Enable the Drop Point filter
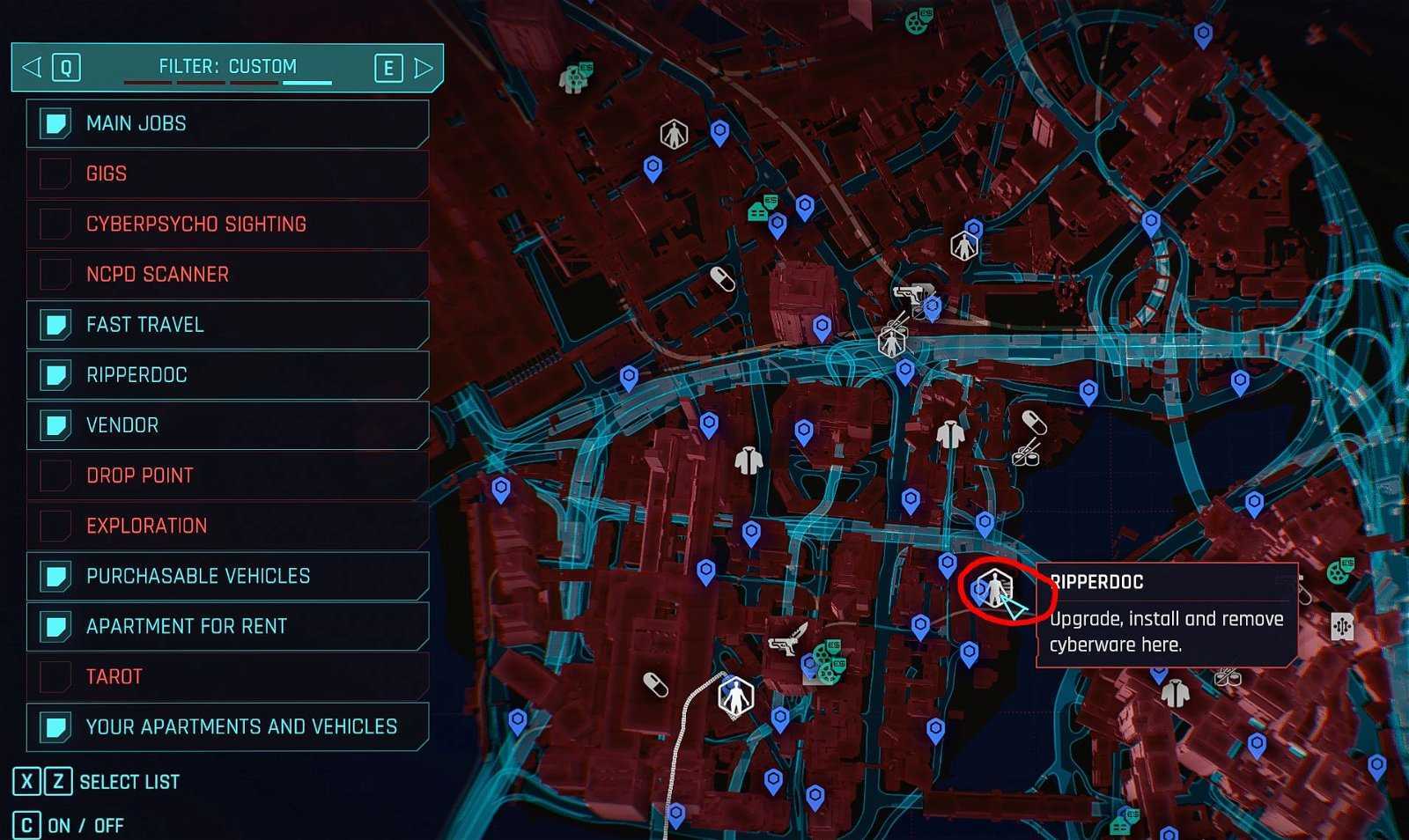This screenshot has width=1409, height=840. [x=55, y=475]
